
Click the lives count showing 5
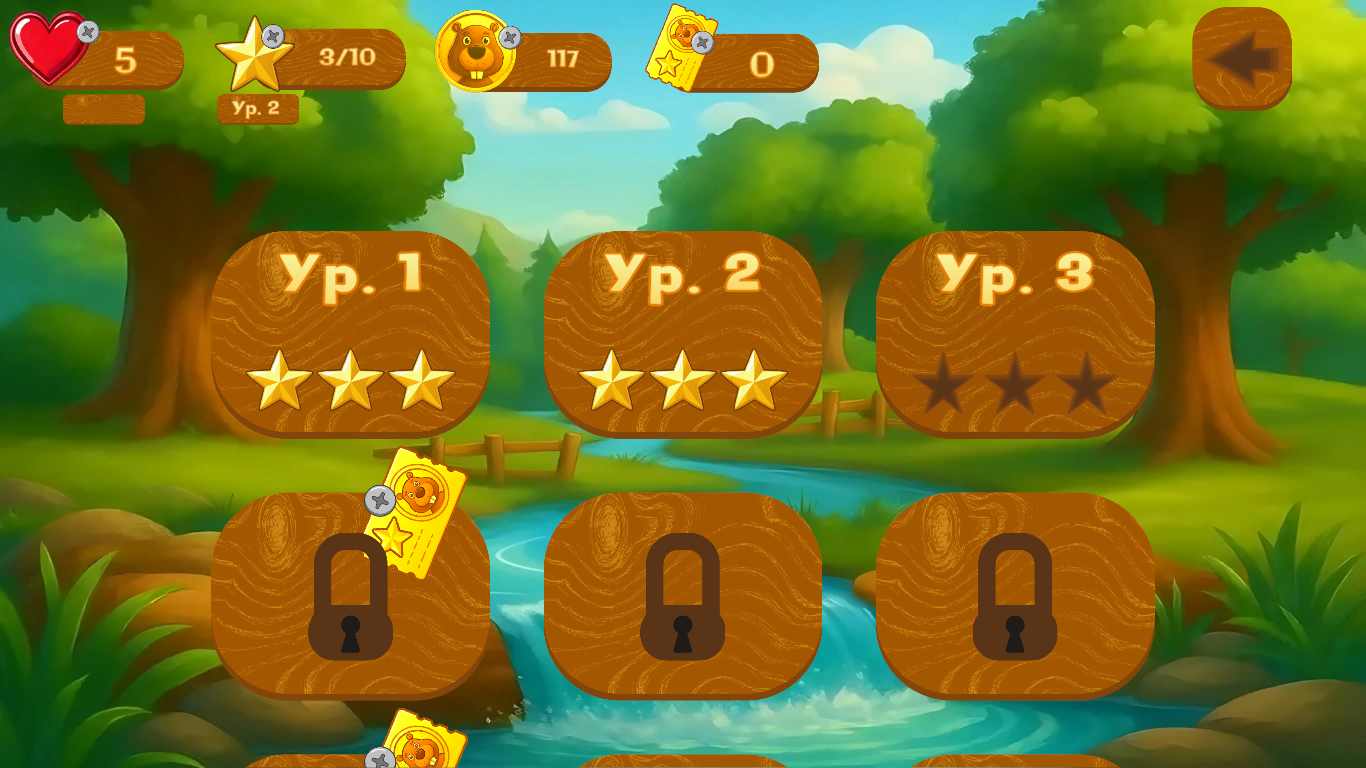point(128,58)
